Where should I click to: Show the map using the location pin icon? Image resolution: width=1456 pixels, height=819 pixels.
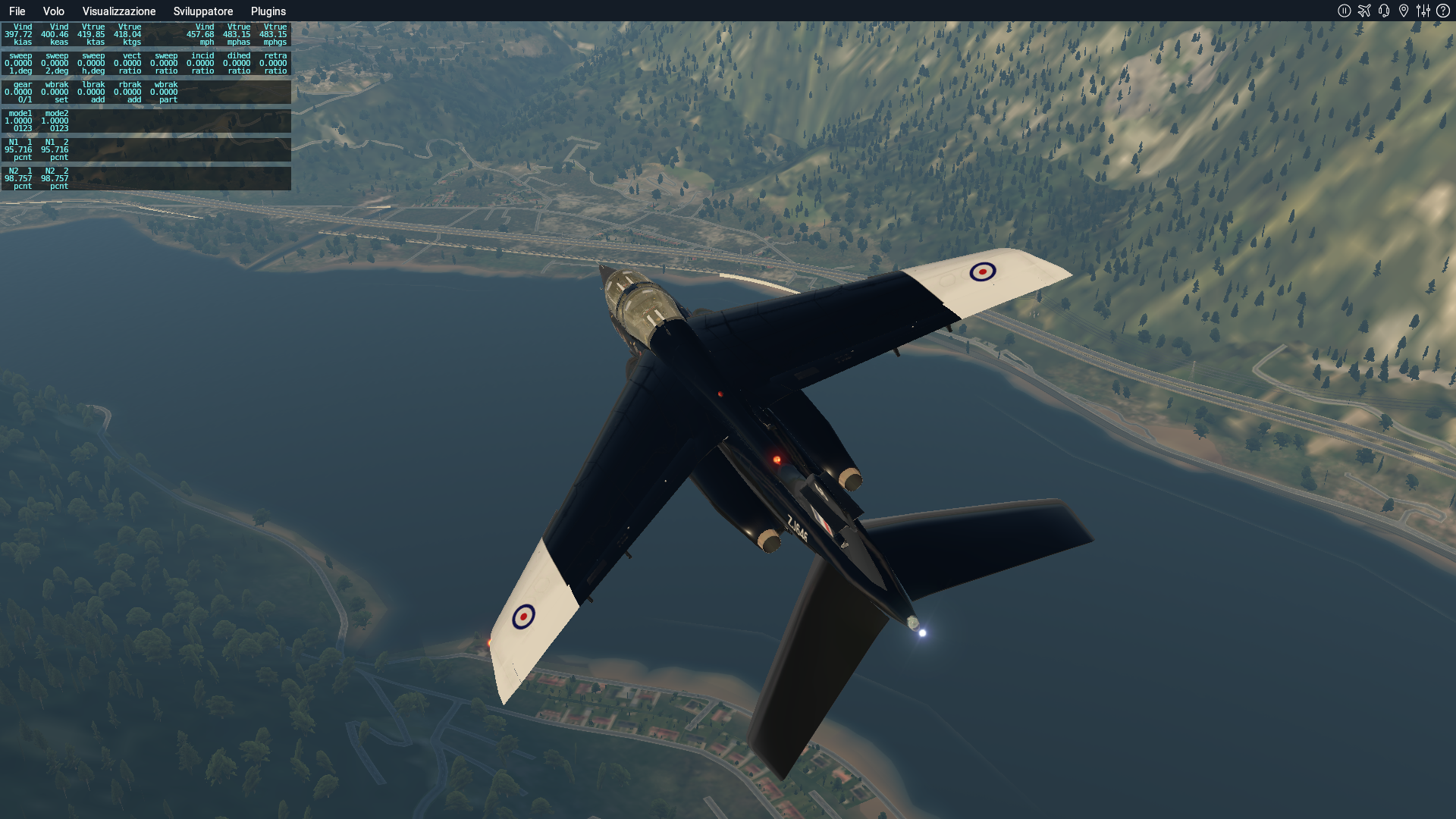pyautogui.click(x=1403, y=11)
